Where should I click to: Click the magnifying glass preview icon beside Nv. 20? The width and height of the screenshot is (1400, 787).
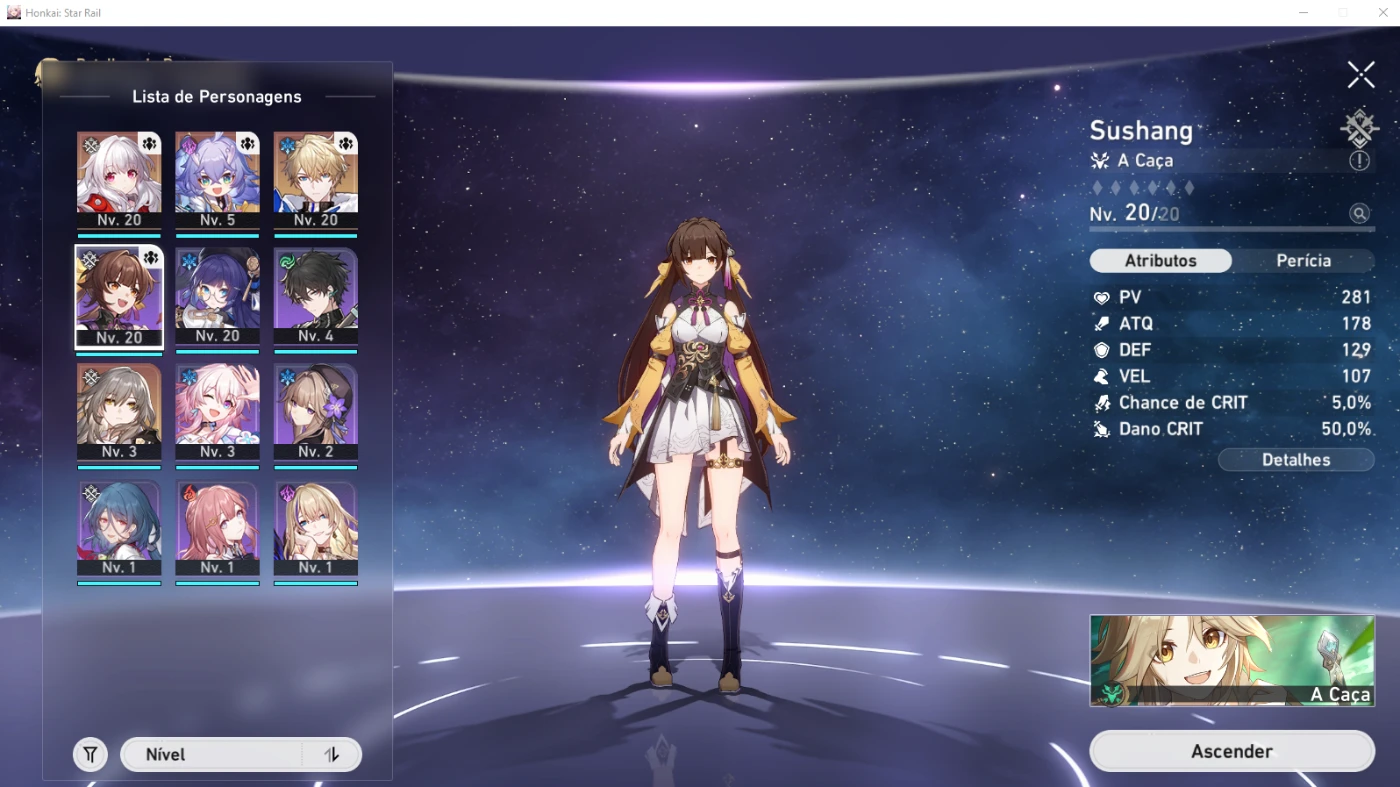(x=1360, y=213)
